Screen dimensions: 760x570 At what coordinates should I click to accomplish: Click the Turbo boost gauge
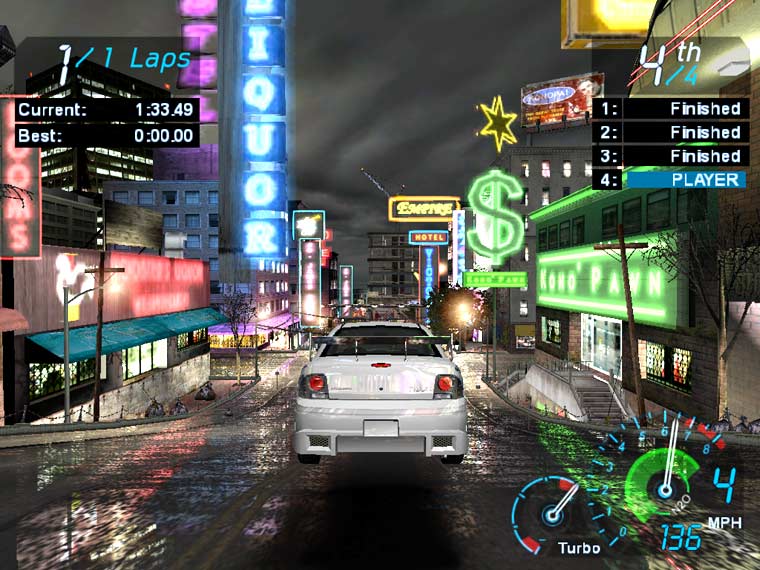click(x=552, y=511)
